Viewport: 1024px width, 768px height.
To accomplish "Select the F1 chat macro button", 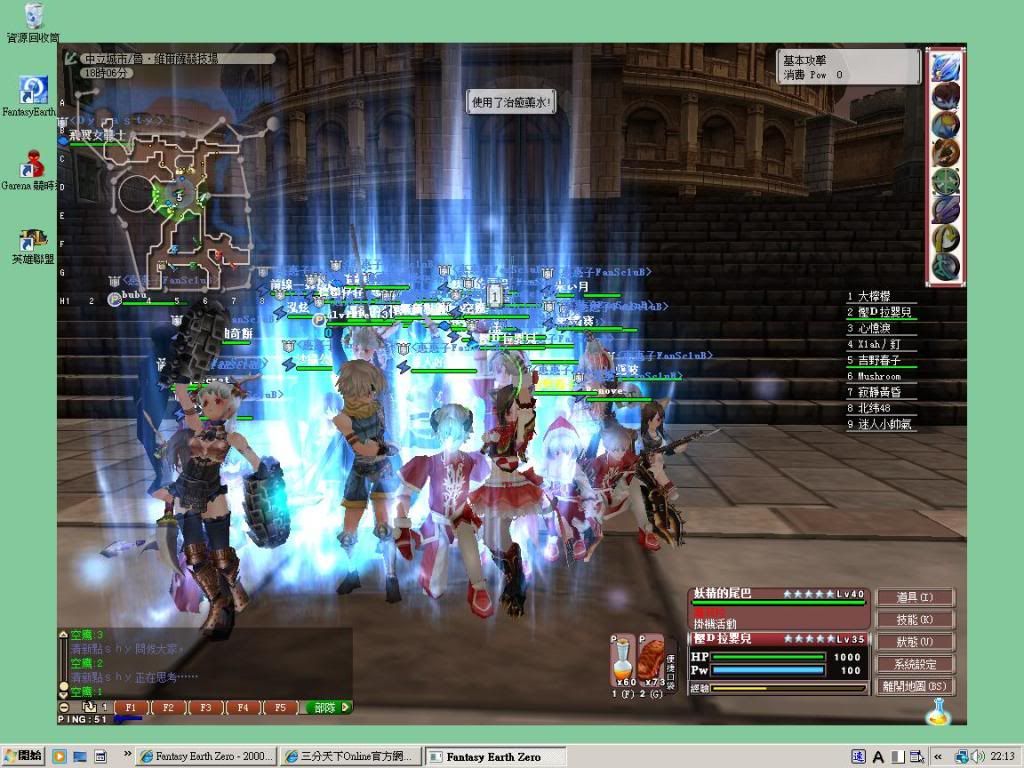I will point(131,707).
